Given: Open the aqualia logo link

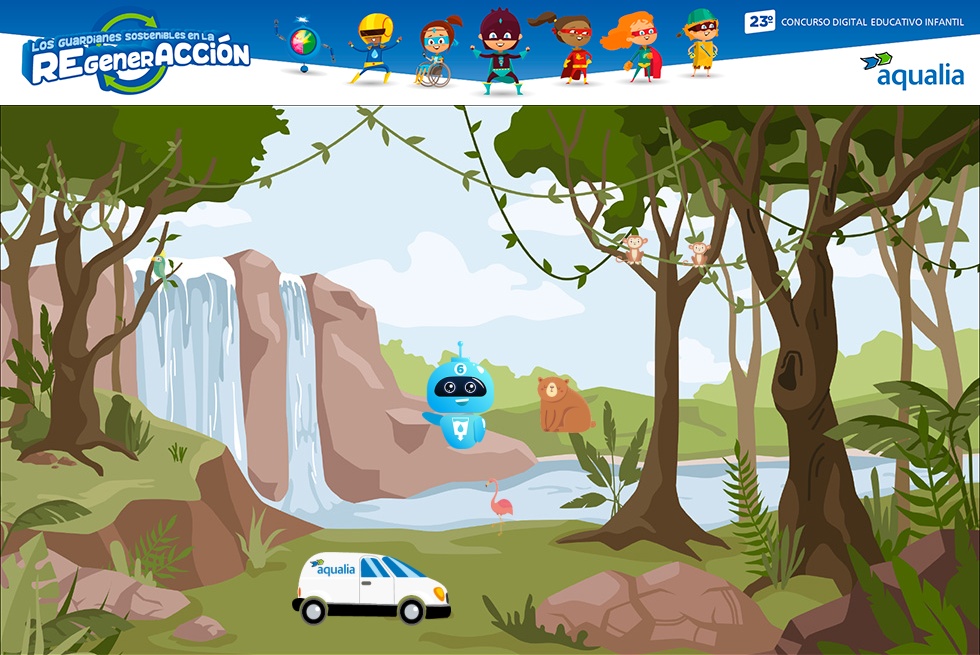Looking at the screenshot, I should pyautogui.click(x=912, y=70).
